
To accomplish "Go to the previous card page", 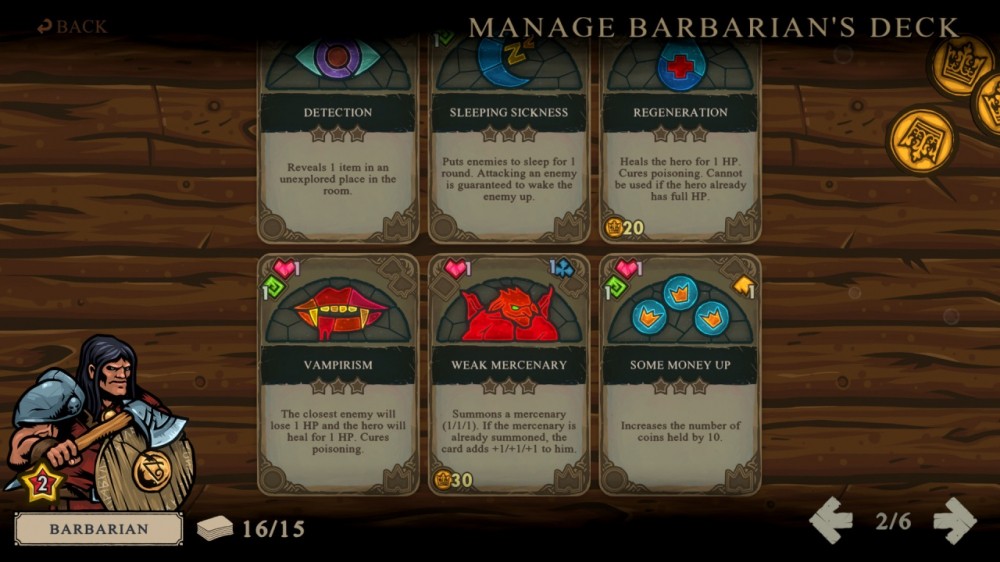I will [831, 520].
